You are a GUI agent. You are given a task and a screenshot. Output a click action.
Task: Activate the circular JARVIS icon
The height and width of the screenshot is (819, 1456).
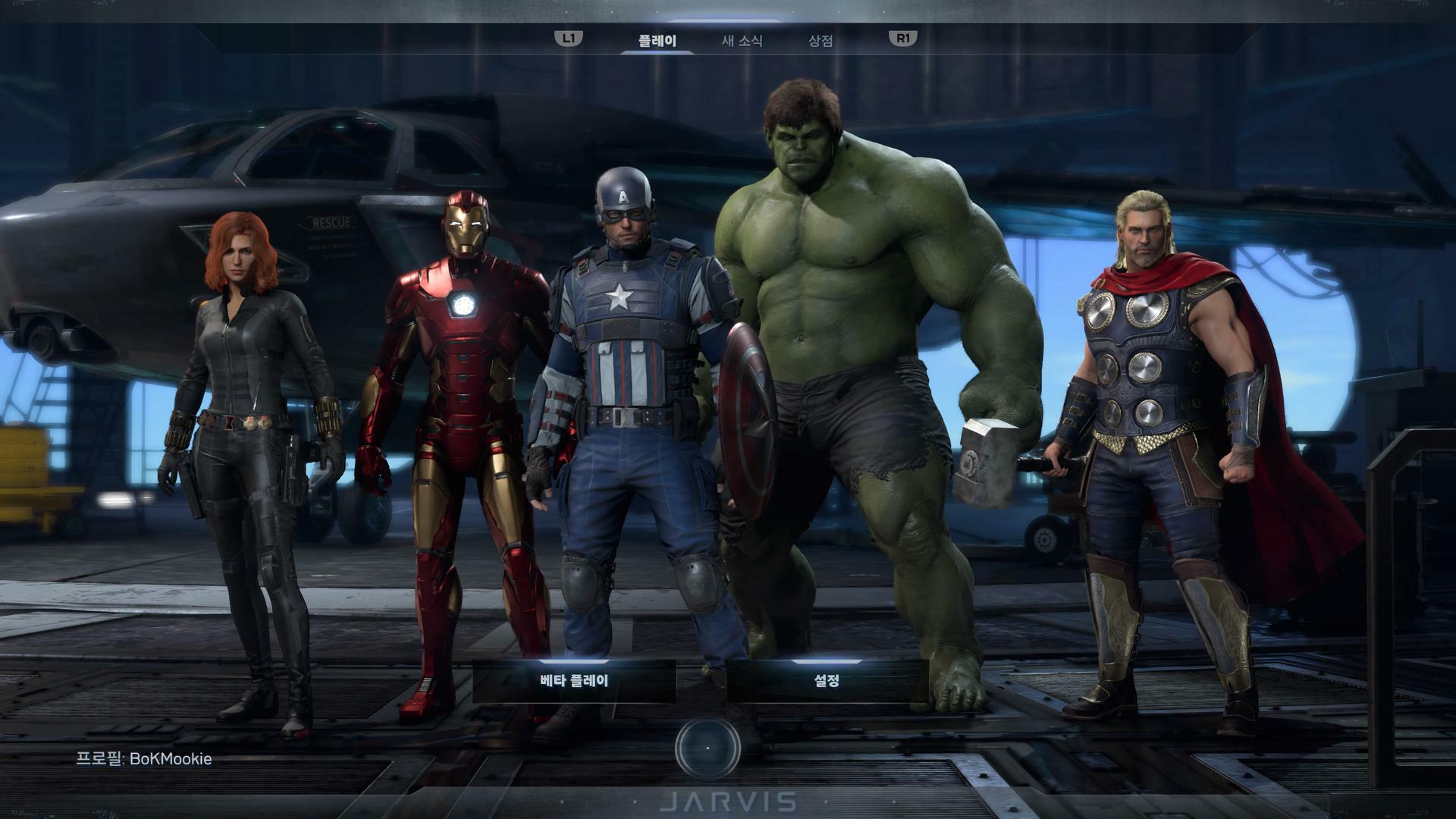pyautogui.click(x=708, y=748)
